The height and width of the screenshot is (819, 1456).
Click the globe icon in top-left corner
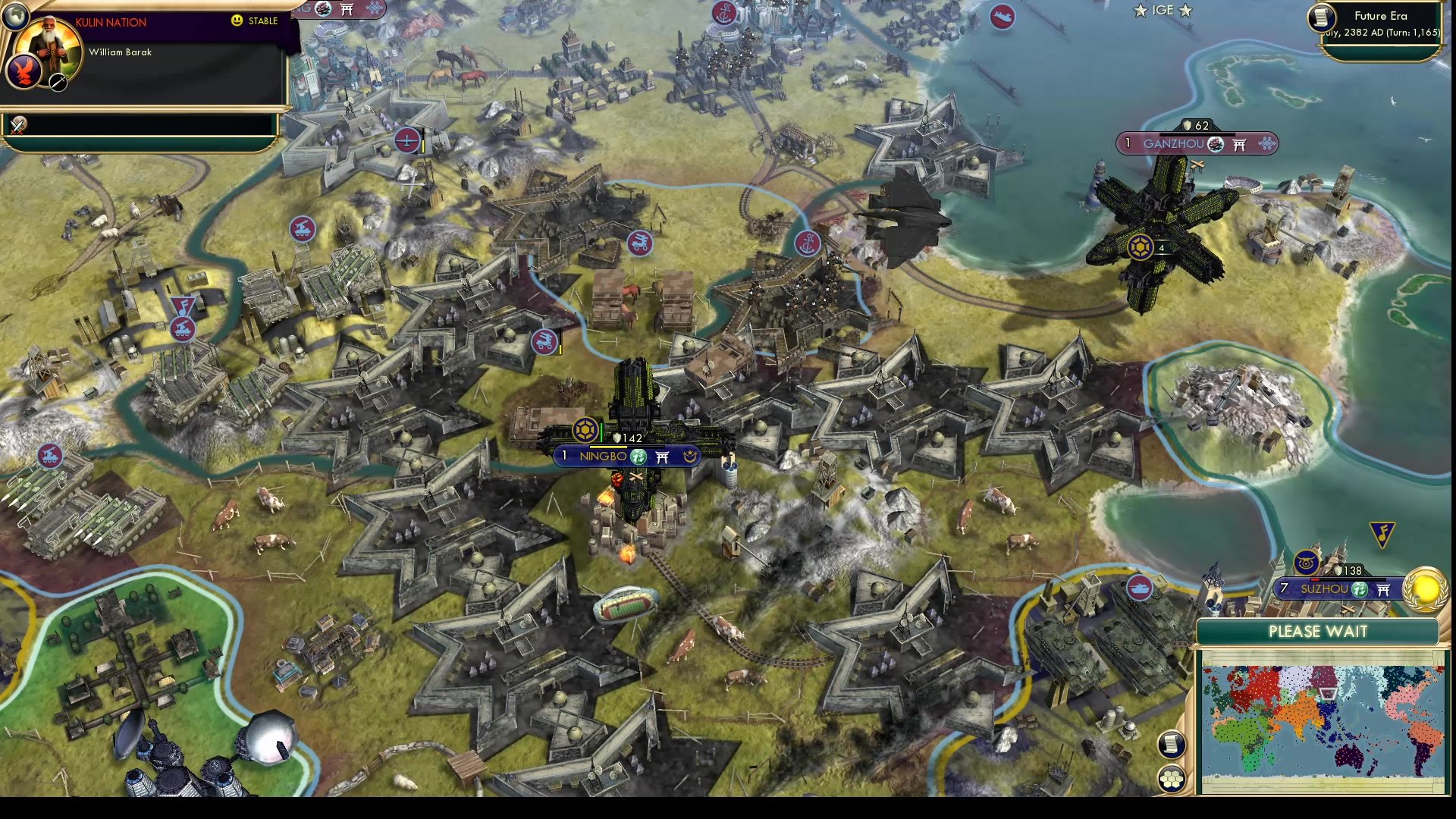(x=15, y=17)
